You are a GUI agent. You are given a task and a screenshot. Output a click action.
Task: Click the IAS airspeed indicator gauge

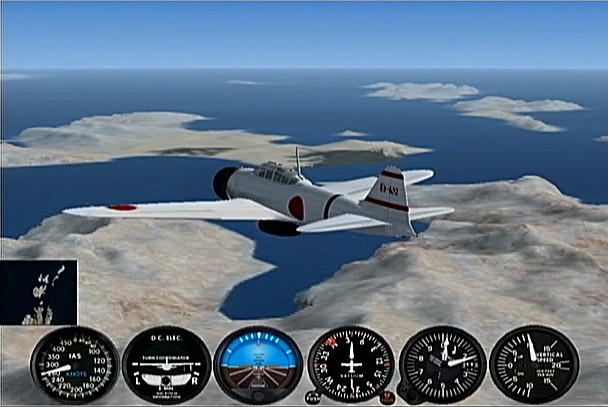click(75, 364)
